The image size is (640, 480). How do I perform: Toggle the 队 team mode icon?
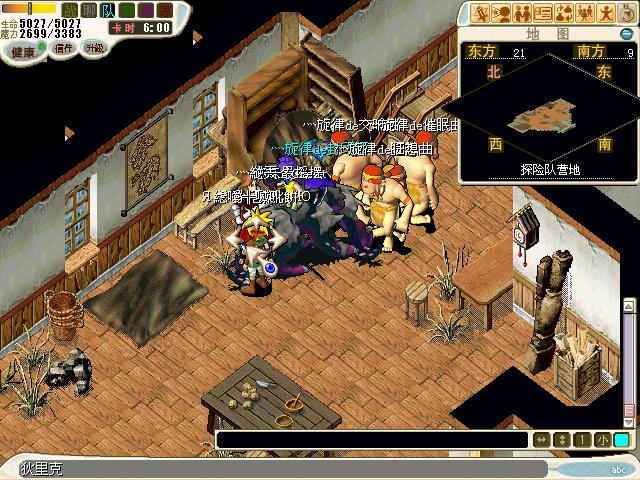(x=108, y=10)
